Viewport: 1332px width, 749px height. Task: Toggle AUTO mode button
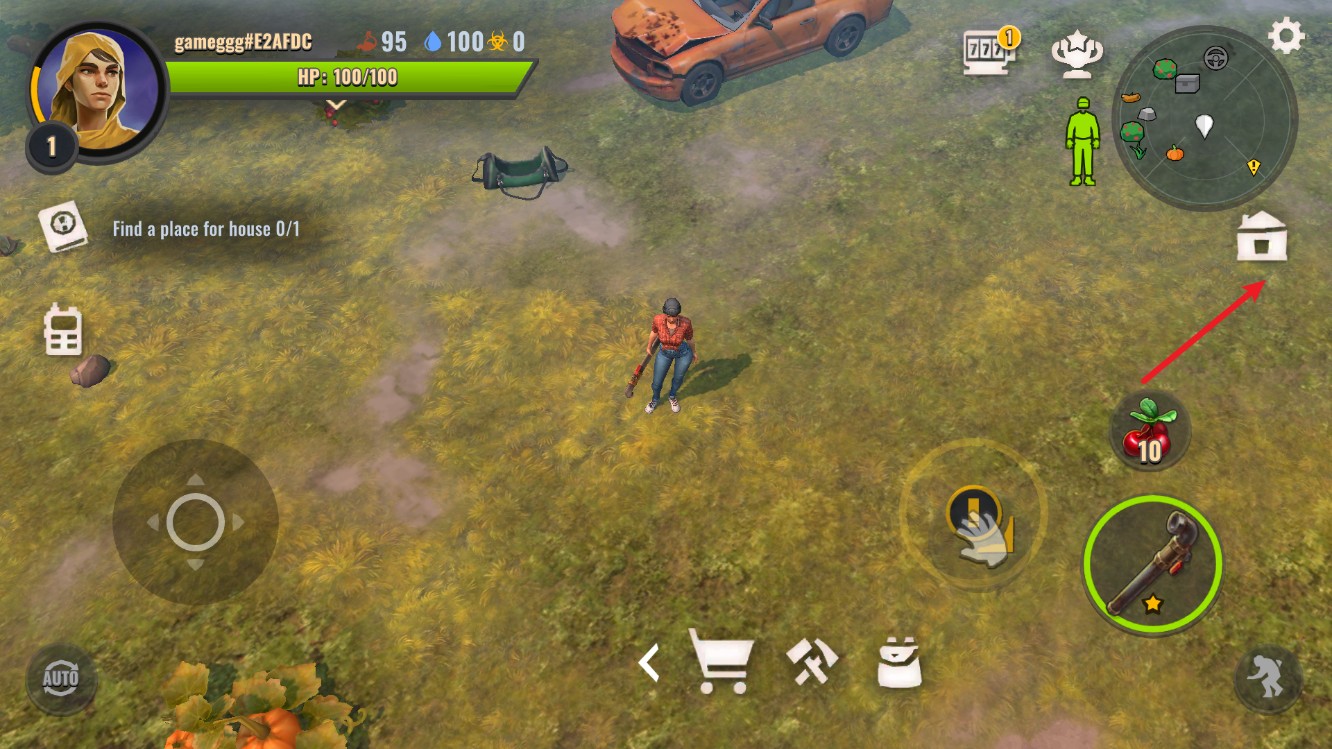(x=61, y=679)
